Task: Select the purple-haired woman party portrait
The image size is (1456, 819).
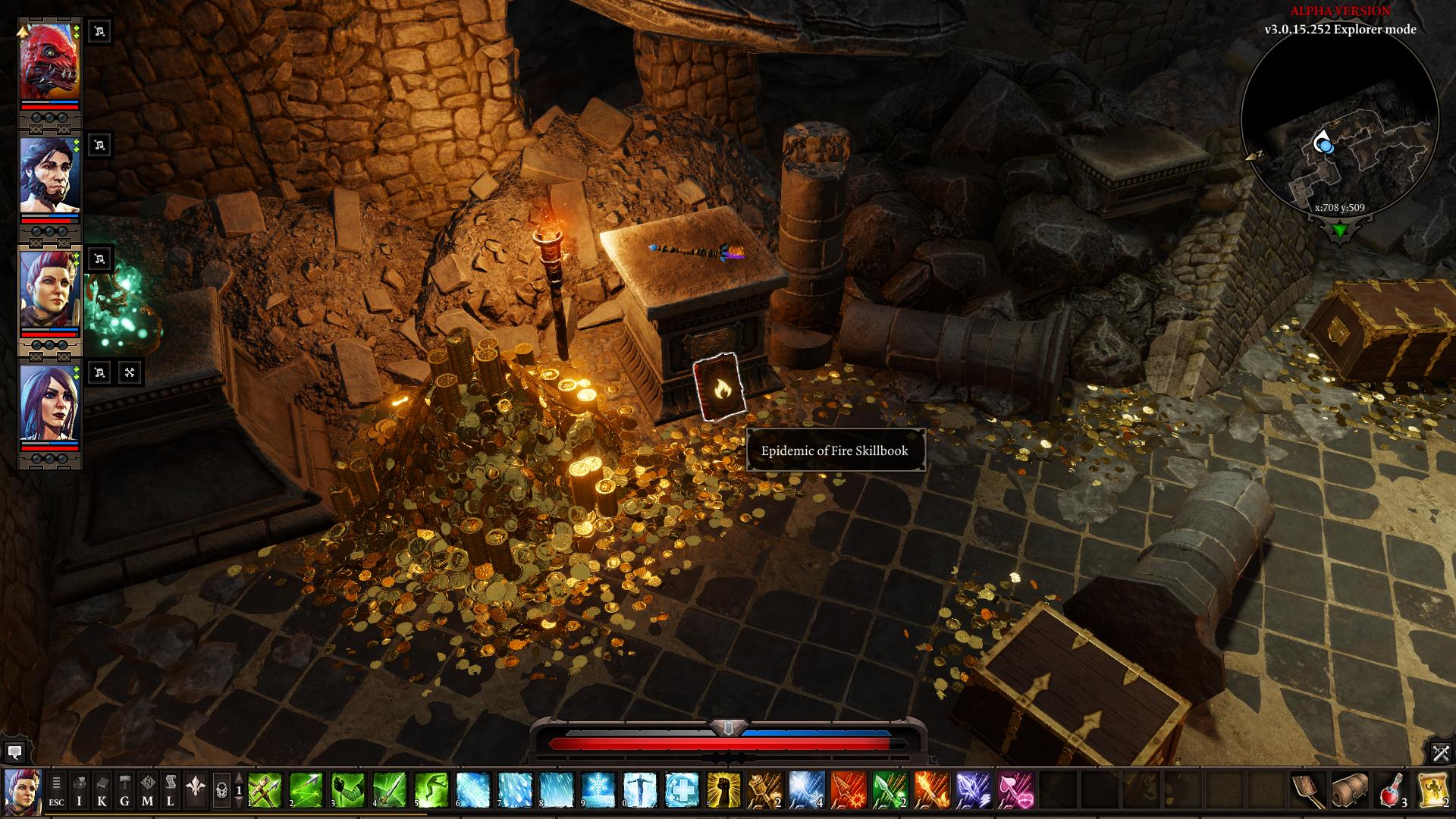Action: 49,403
